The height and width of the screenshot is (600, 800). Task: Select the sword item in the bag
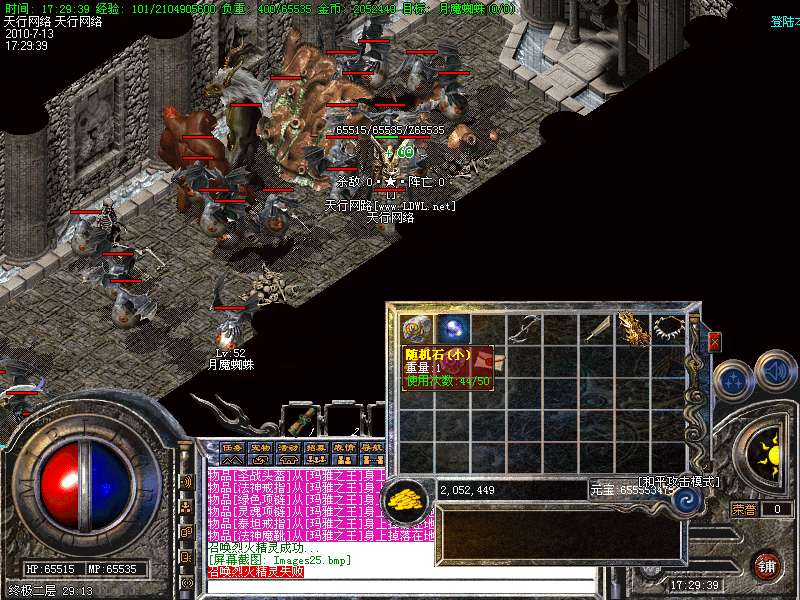[597, 328]
